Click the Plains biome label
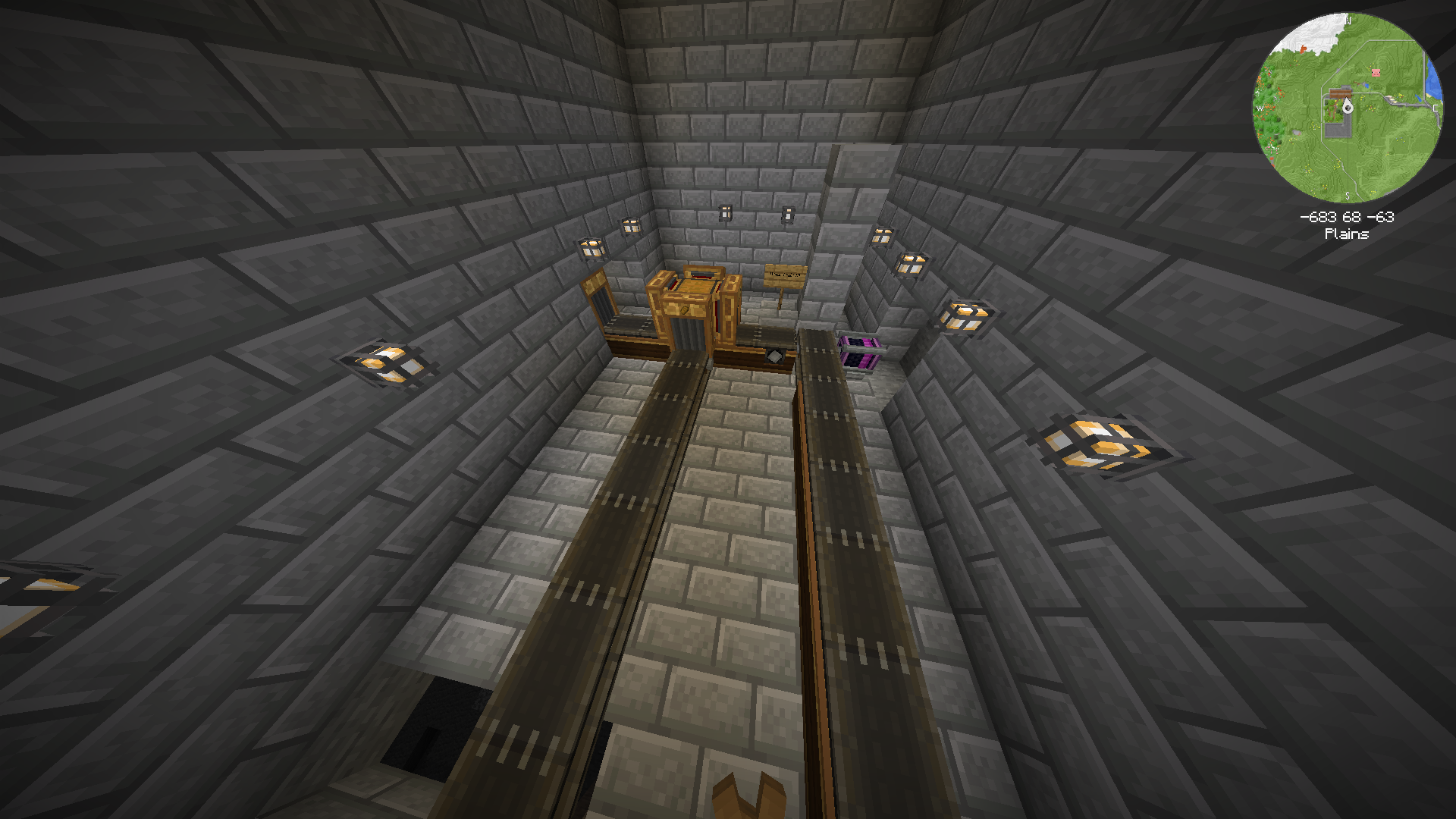This screenshot has width=1456, height=819. tap(1347, 234)
